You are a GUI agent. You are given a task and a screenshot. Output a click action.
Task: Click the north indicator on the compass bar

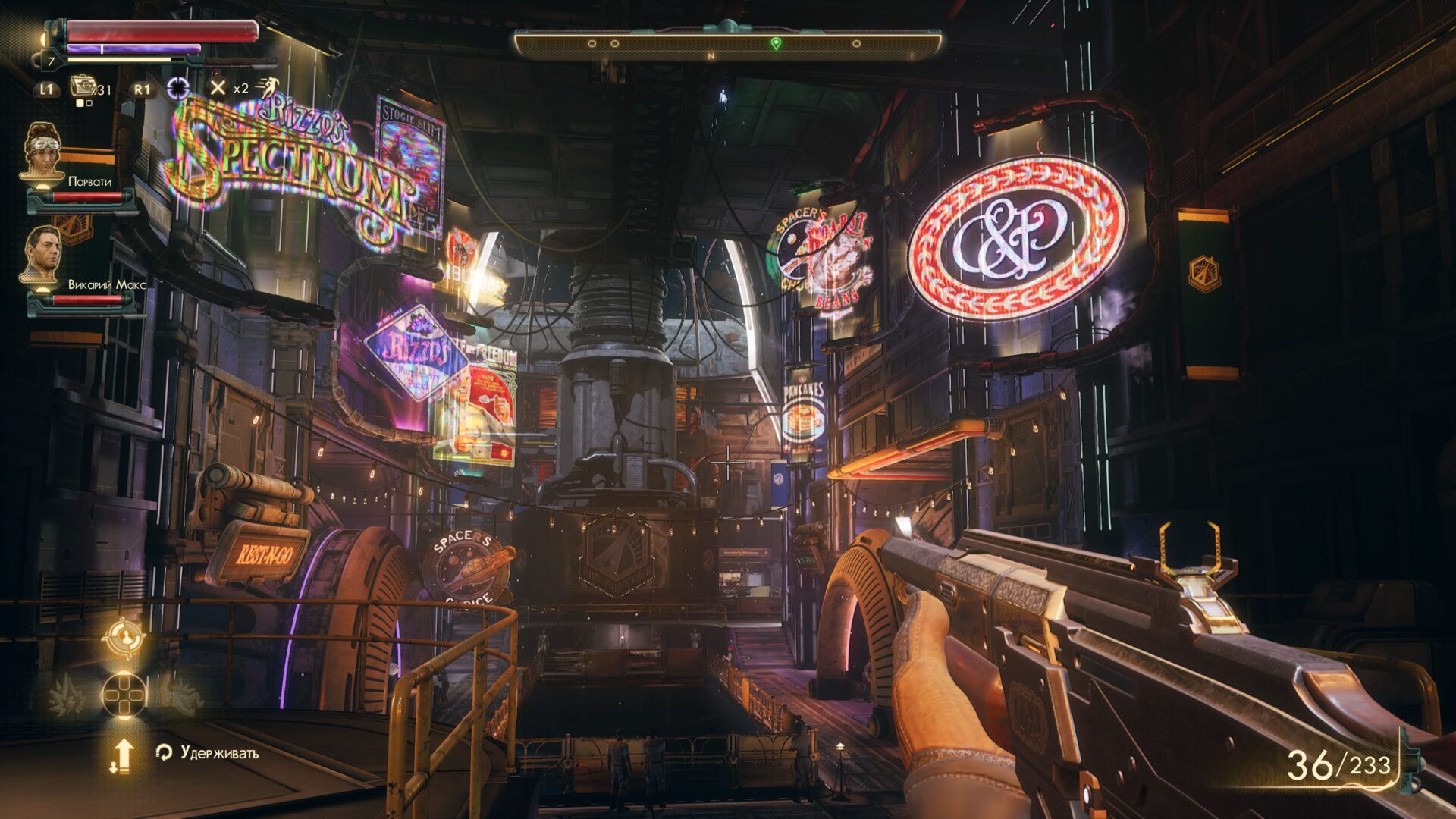point(711,56)
